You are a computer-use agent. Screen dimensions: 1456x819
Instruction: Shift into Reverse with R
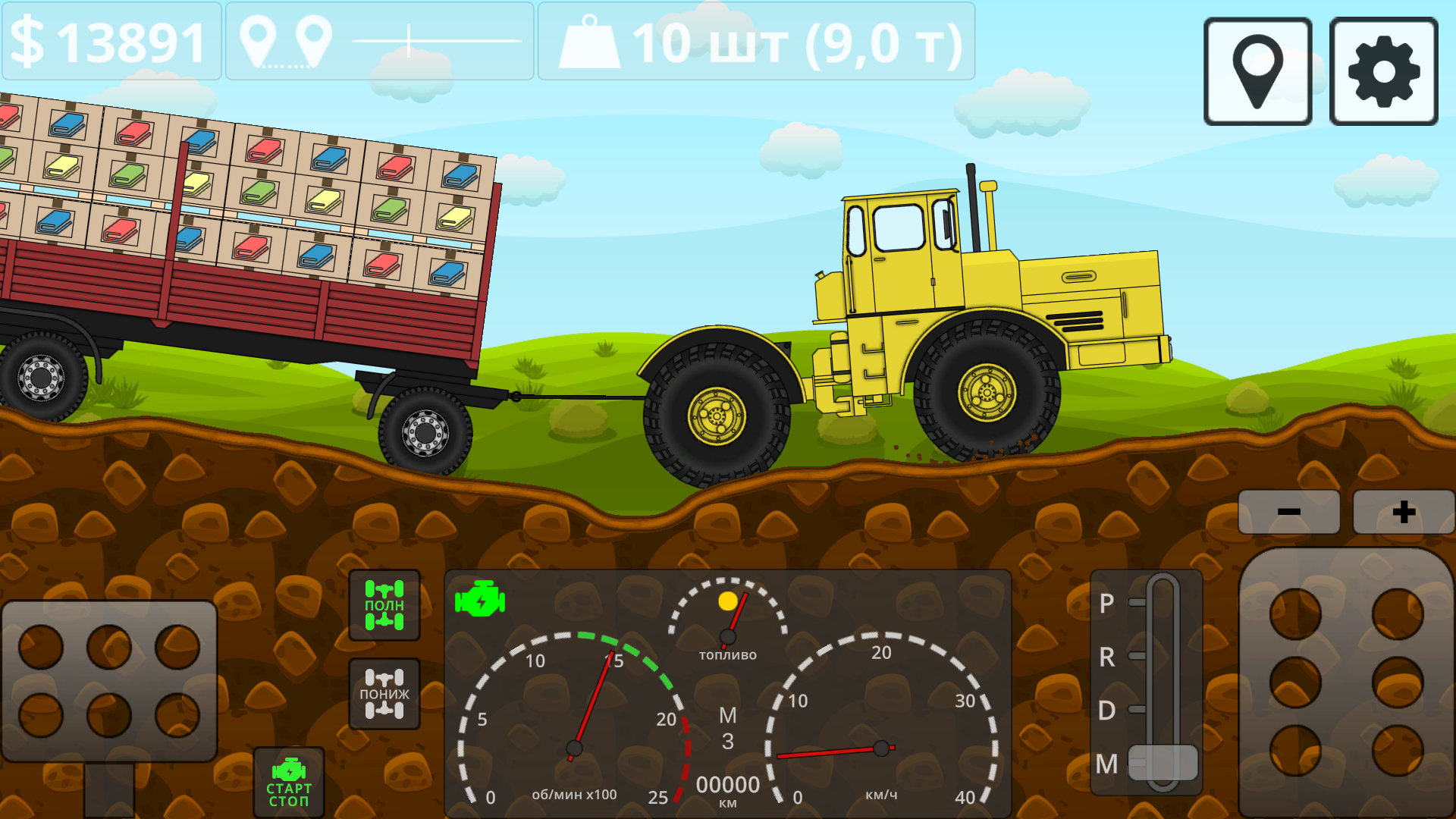point(1106,658)
